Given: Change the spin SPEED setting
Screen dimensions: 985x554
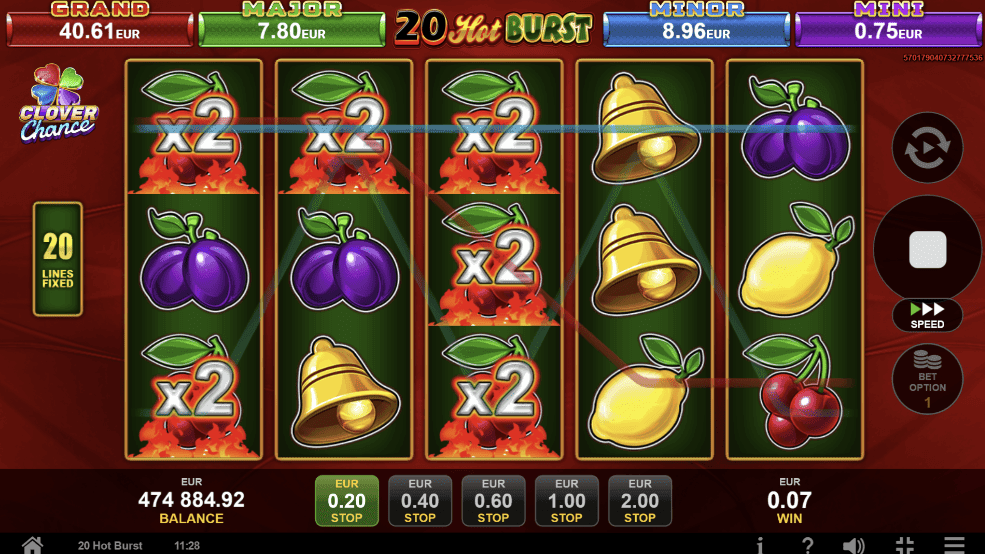Looking at the screenshot, I should point(927,314).
